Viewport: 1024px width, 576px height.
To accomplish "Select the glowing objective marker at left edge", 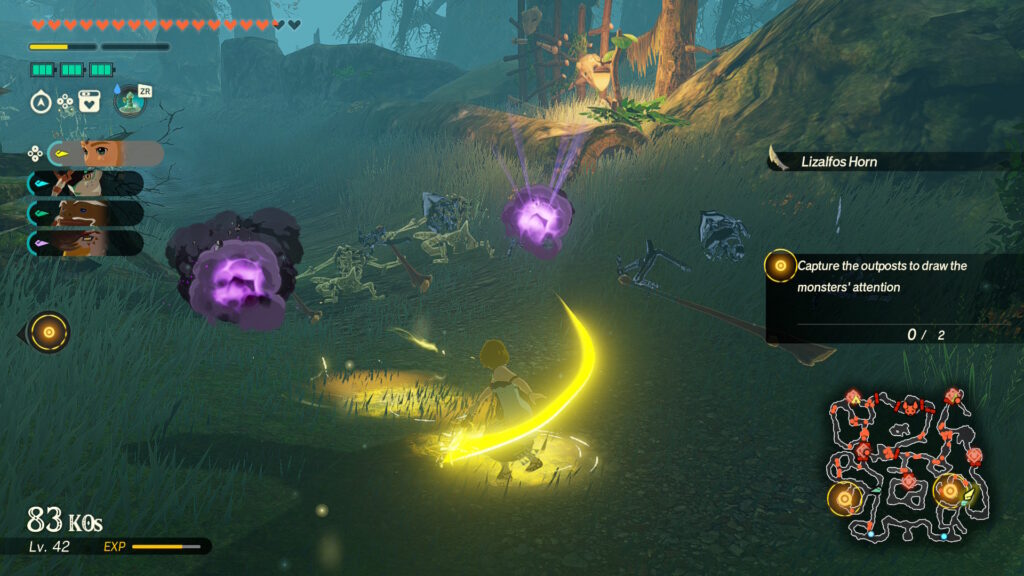I will 48,331.
